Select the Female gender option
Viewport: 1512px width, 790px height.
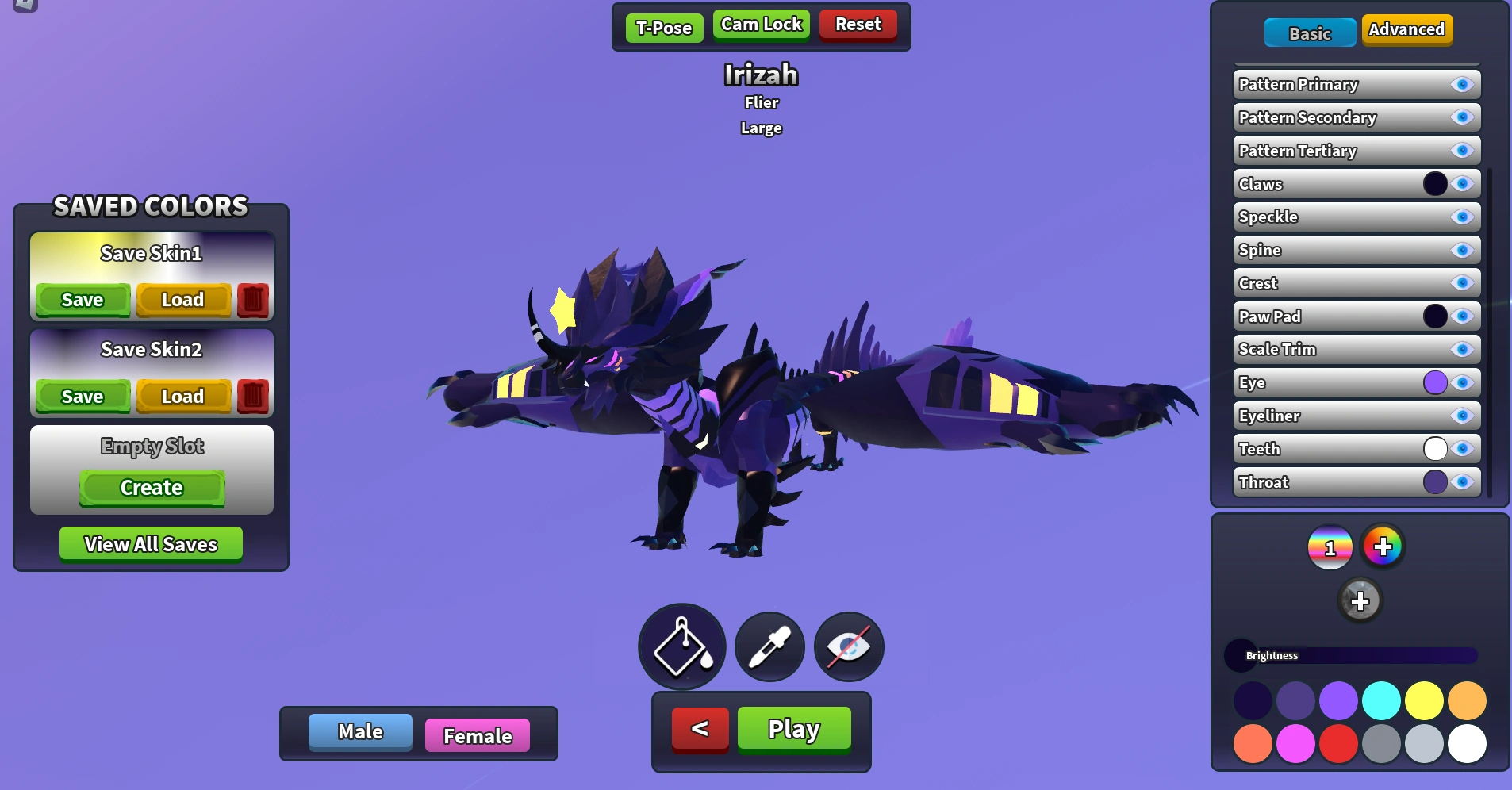477,735
